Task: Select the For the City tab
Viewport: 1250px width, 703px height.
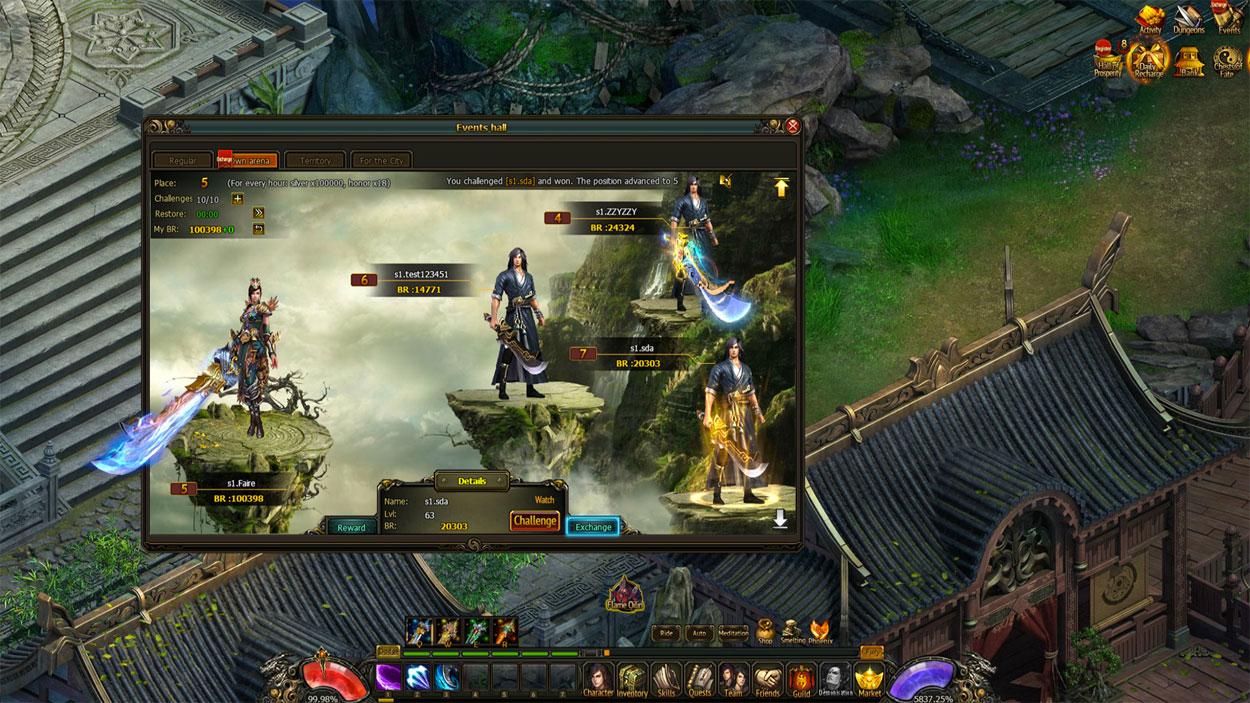Action: tap(381, 160)
